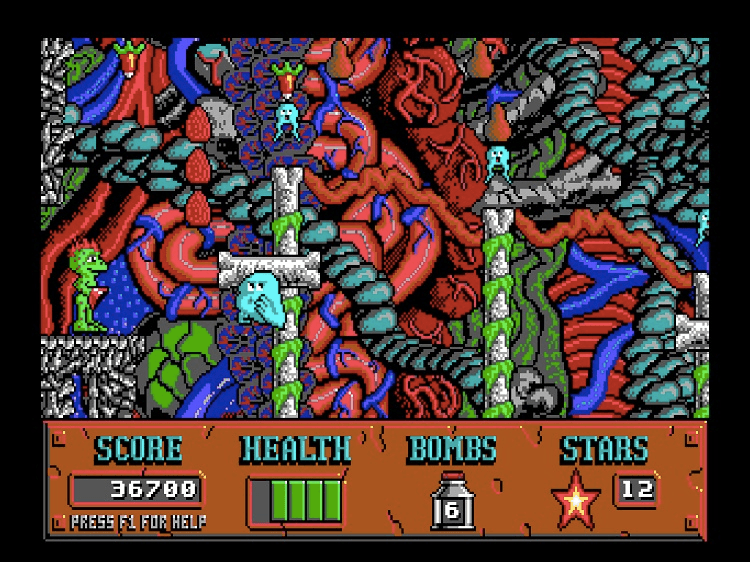Click the bomb canister icon
Viewport: 750px width, 562px height.
click(451, 500)
